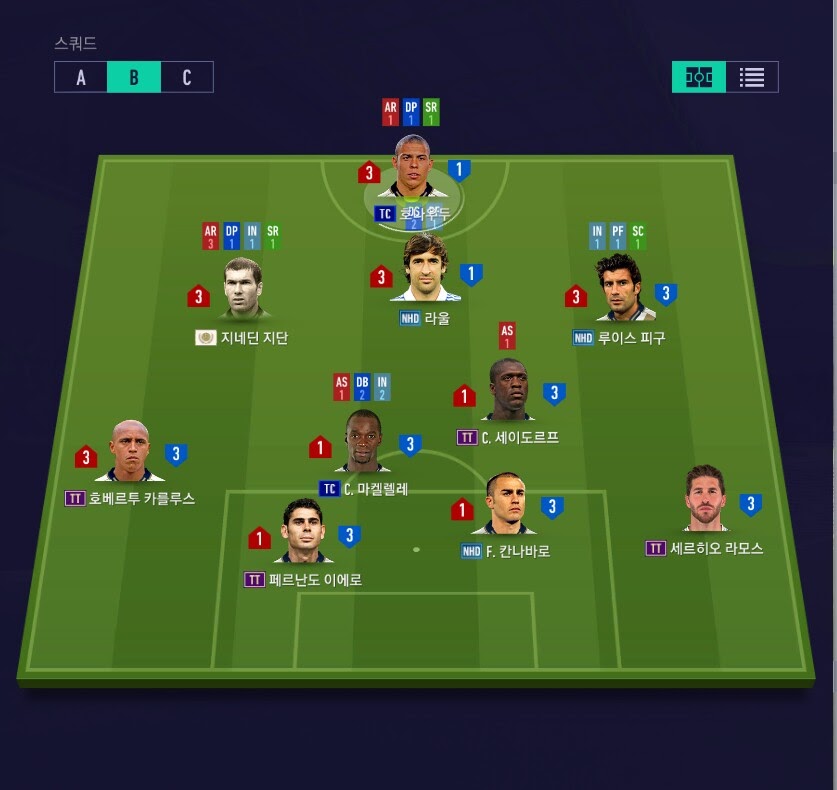Select left back 호베르투 카를루스

[130, 452]
